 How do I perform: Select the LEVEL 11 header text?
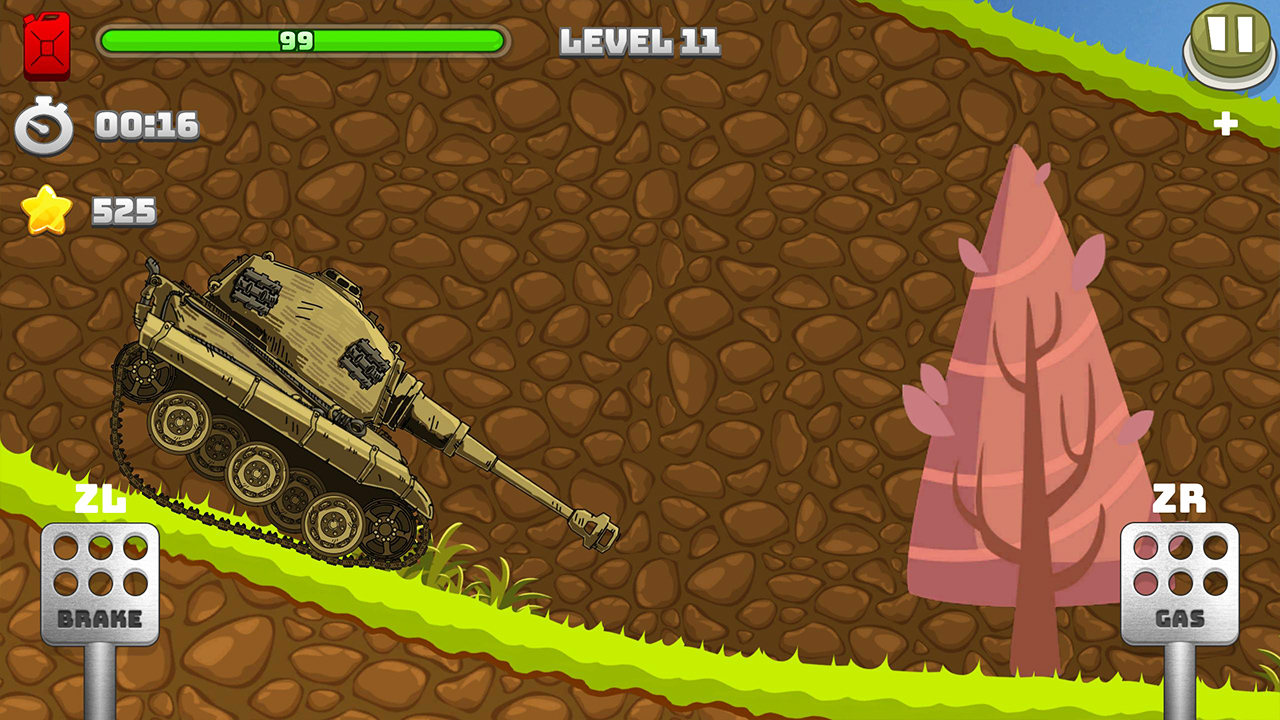[x=641, y=43]
